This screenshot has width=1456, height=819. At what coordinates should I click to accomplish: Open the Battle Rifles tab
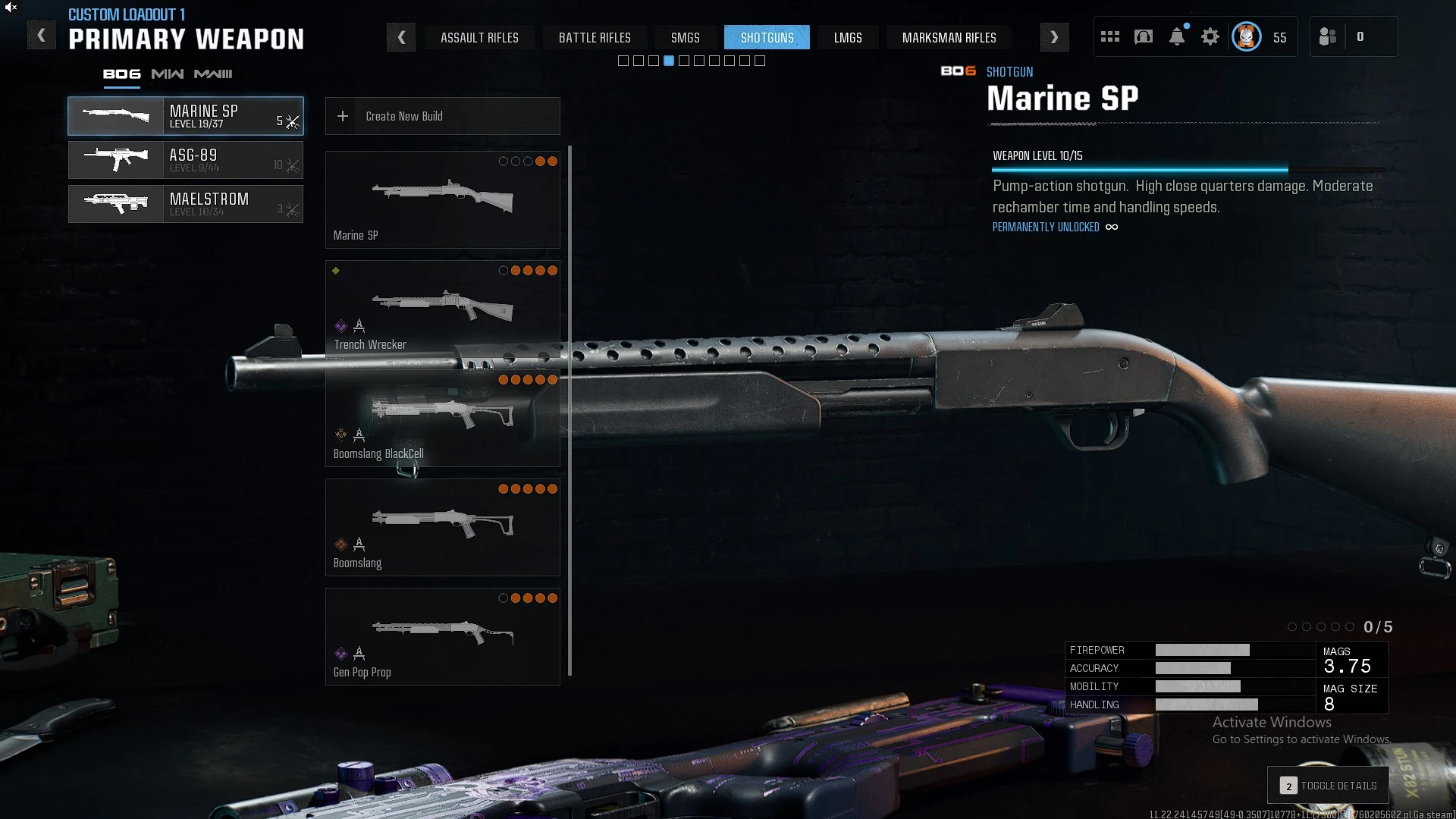pos(595,37)
